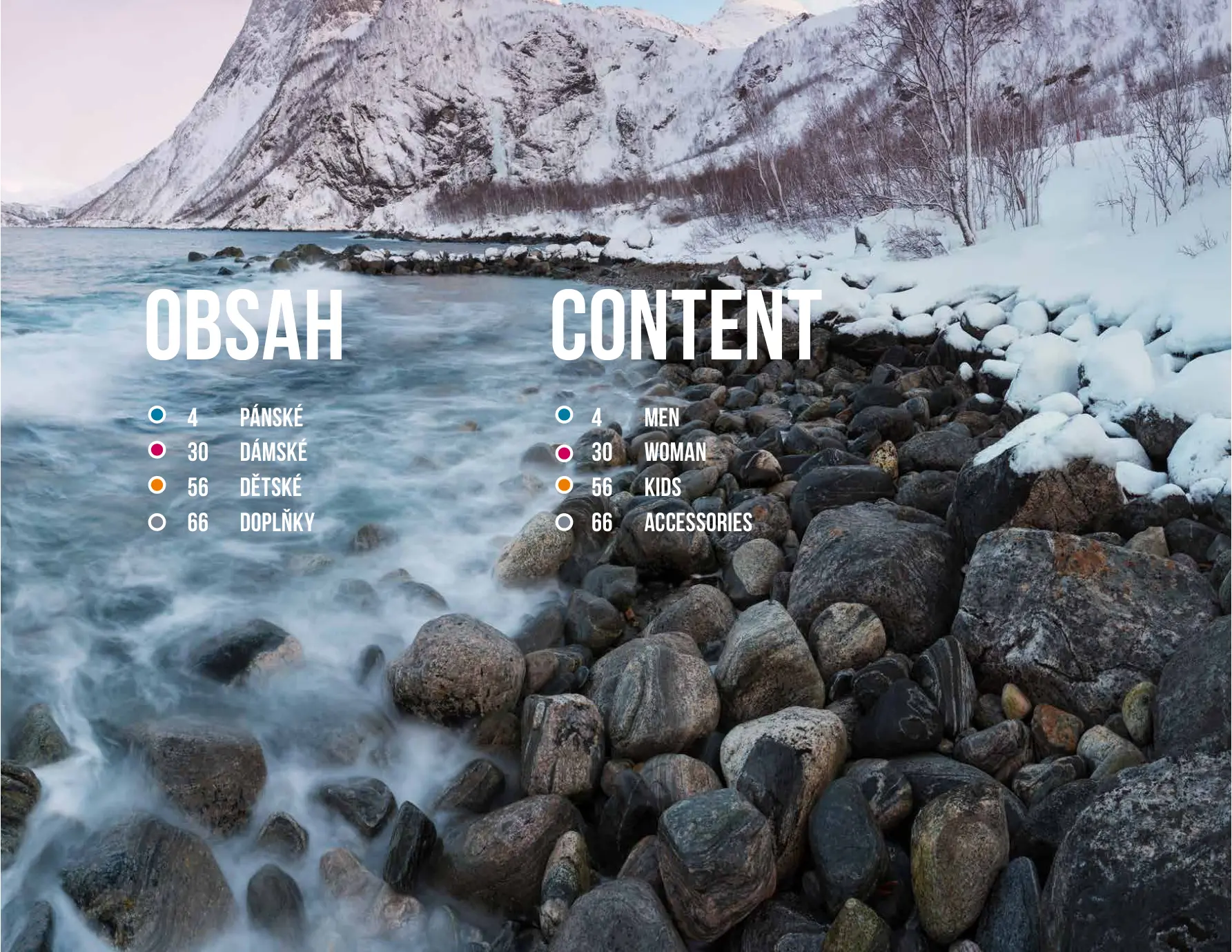Select the Woman contents entry

tap(674, 453)
